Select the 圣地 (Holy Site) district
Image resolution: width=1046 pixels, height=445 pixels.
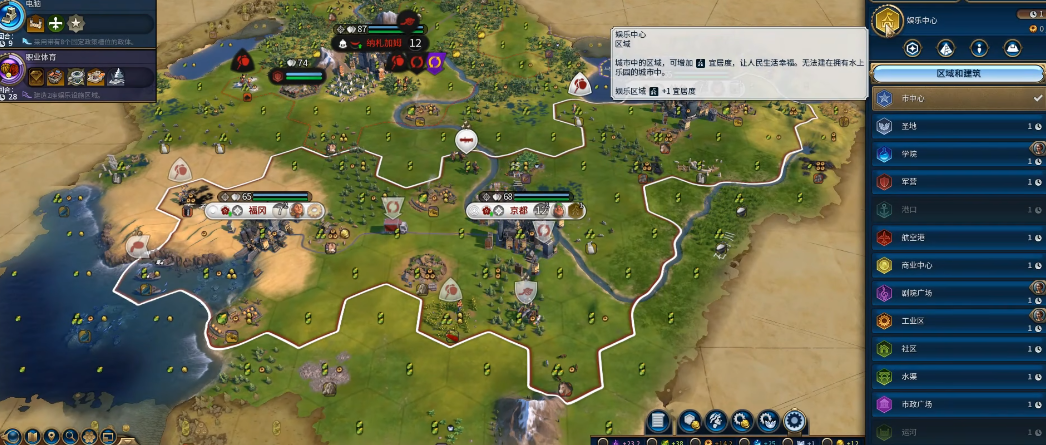[x=950, y=126]
